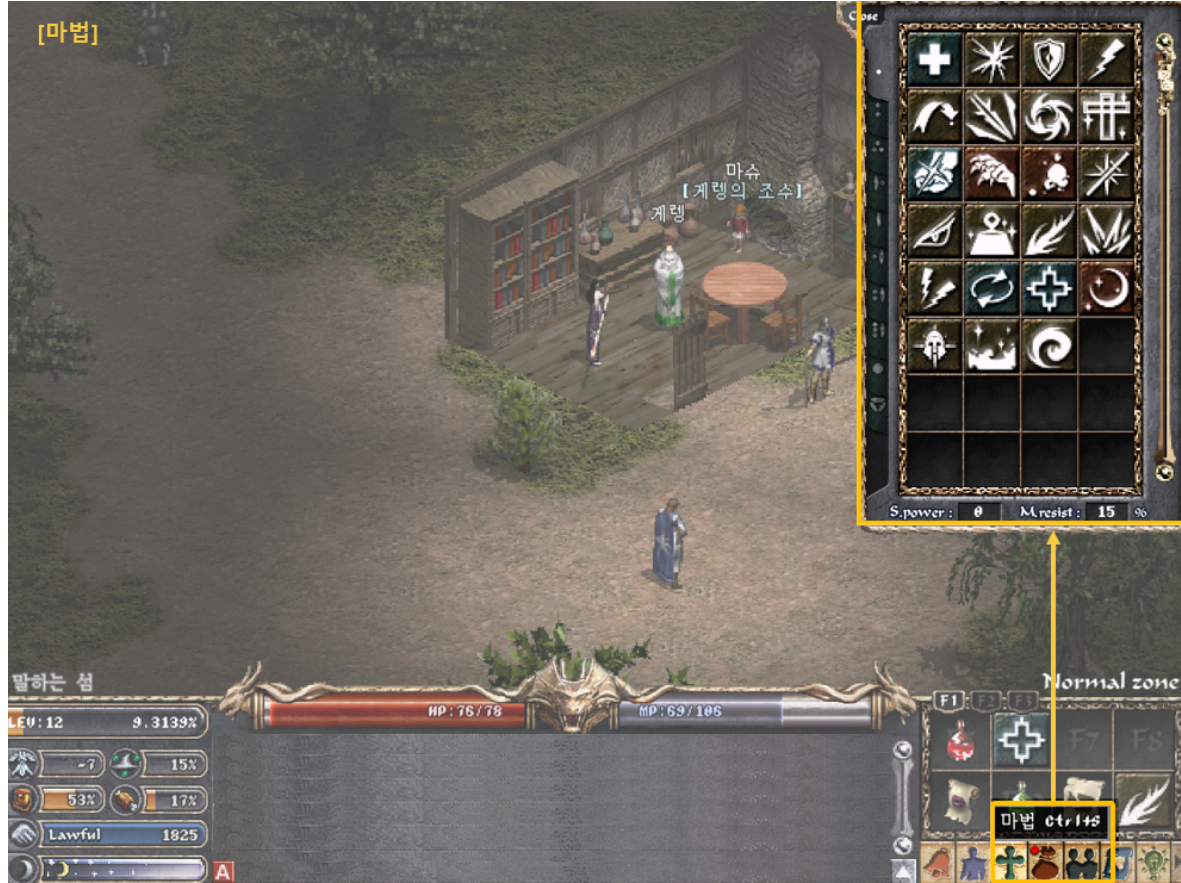Close the spell book panel
This screenshot has height=883, width=1181.
[864, 15]
